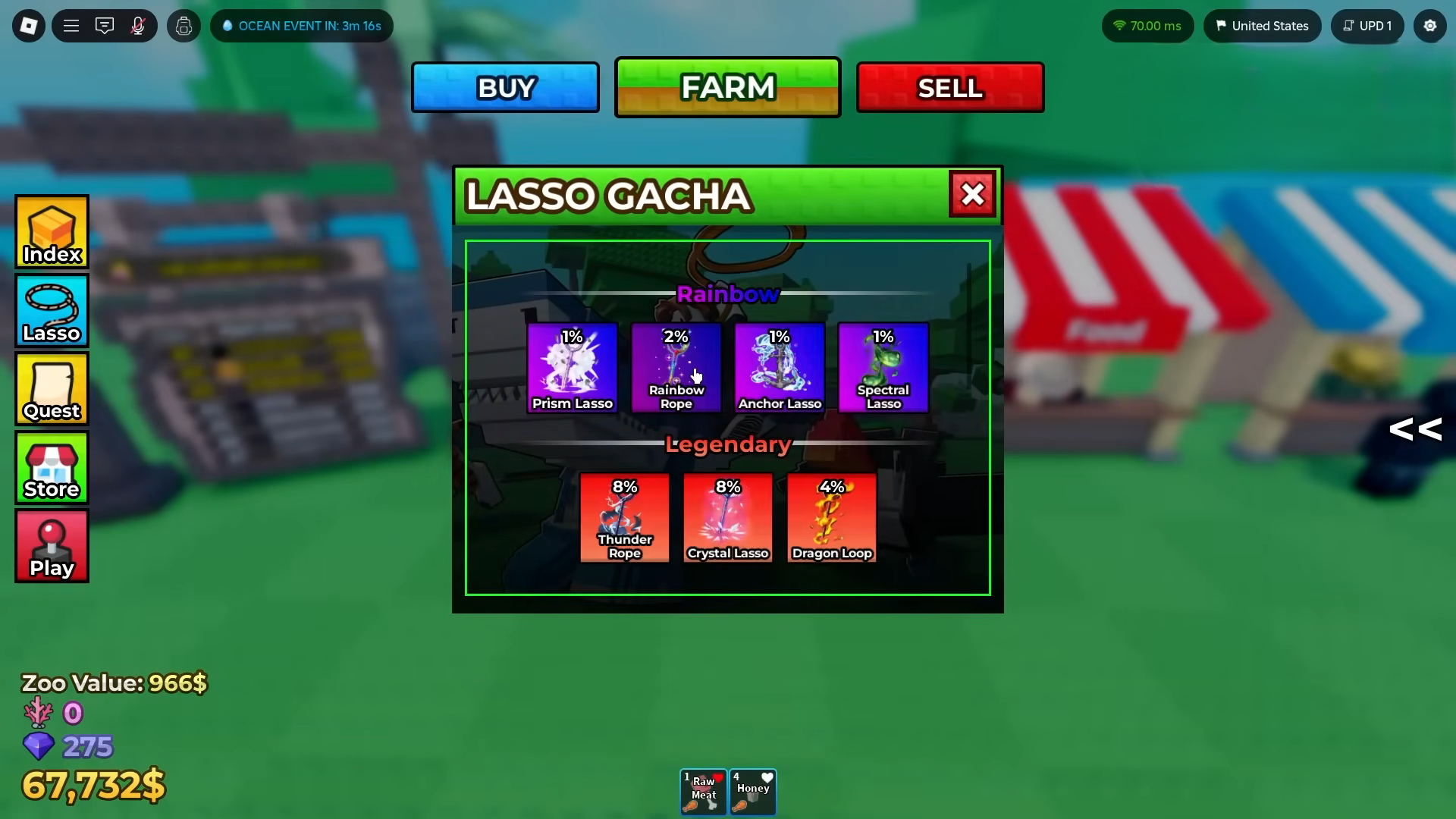Image resolution: width=1456 pixels, height=819 pixels.
Task: Select the Honey item in the hotbar
Action: pyautogui.click(x=752, y=791)
